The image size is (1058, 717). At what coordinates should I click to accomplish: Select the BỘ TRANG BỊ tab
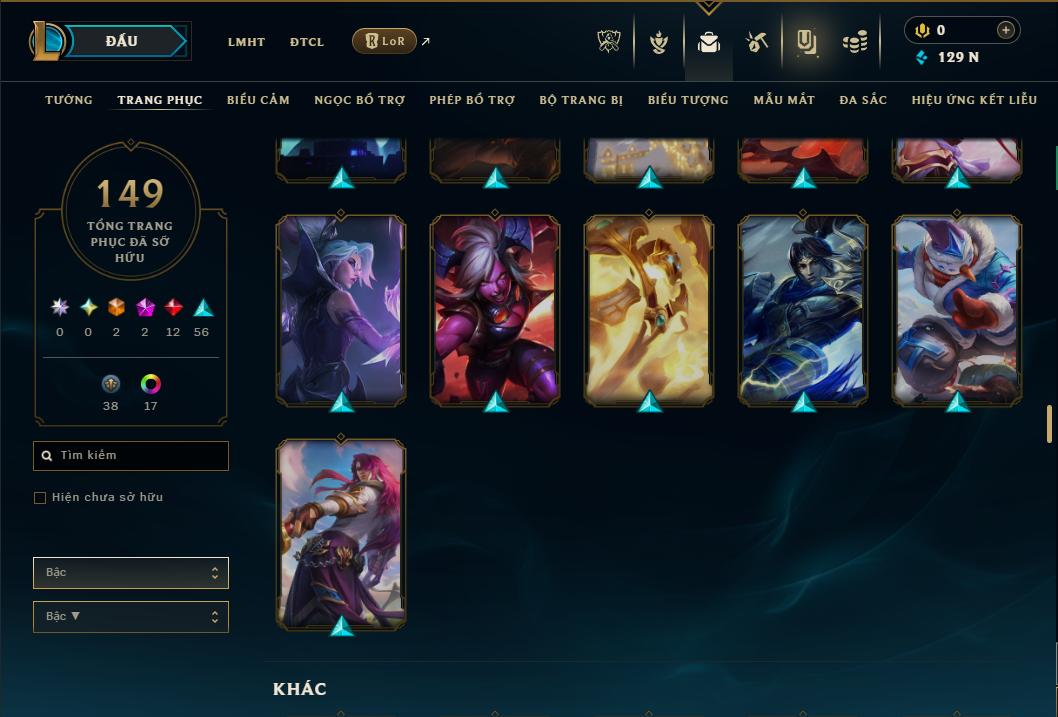[581, 100]
